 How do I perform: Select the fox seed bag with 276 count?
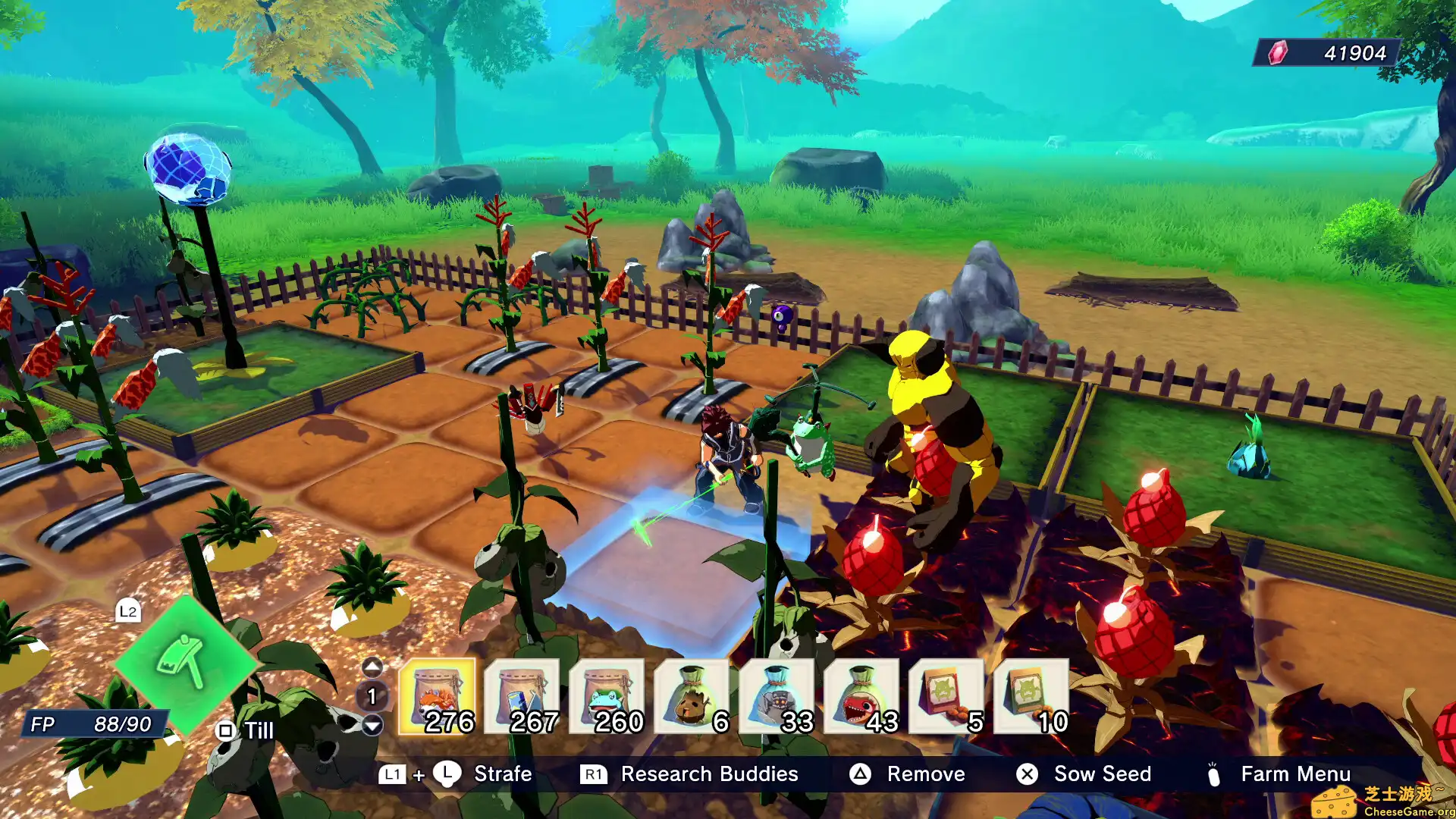tap(438, 698)
